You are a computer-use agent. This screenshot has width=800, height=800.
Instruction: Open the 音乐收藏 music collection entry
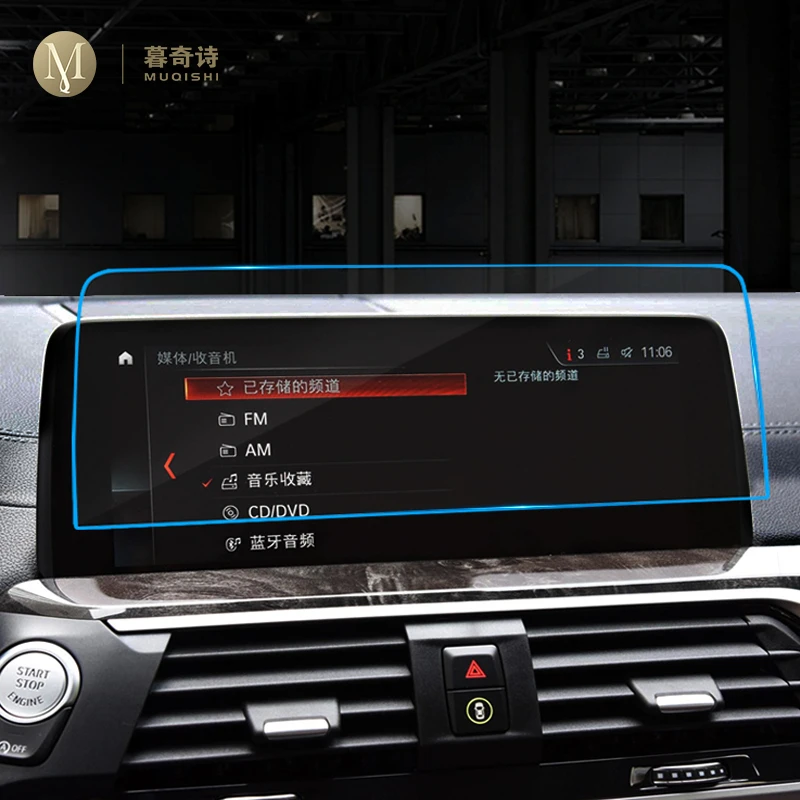click(x=278, y=480)
